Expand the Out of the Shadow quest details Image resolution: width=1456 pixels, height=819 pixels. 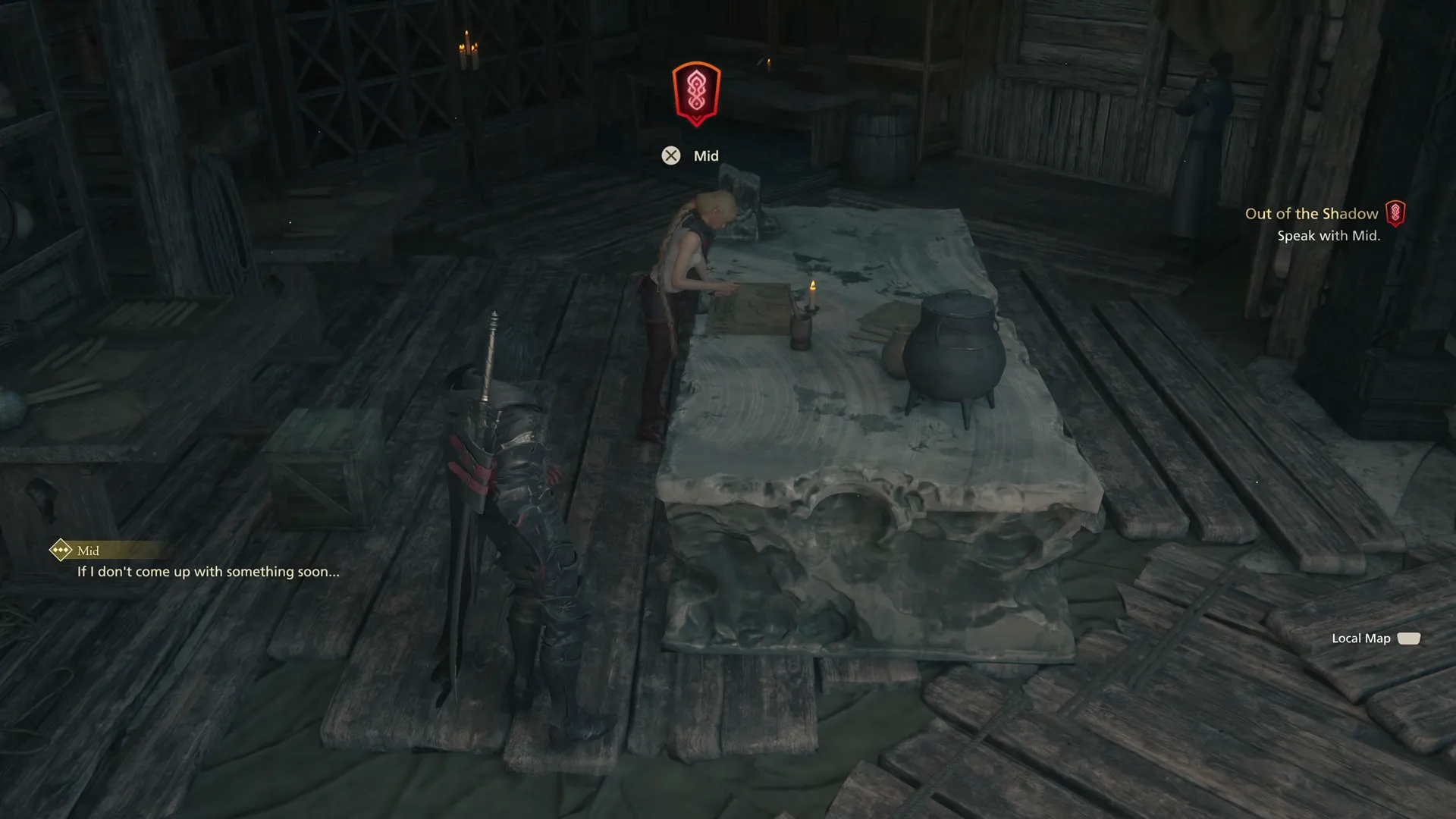[1312, 213]
